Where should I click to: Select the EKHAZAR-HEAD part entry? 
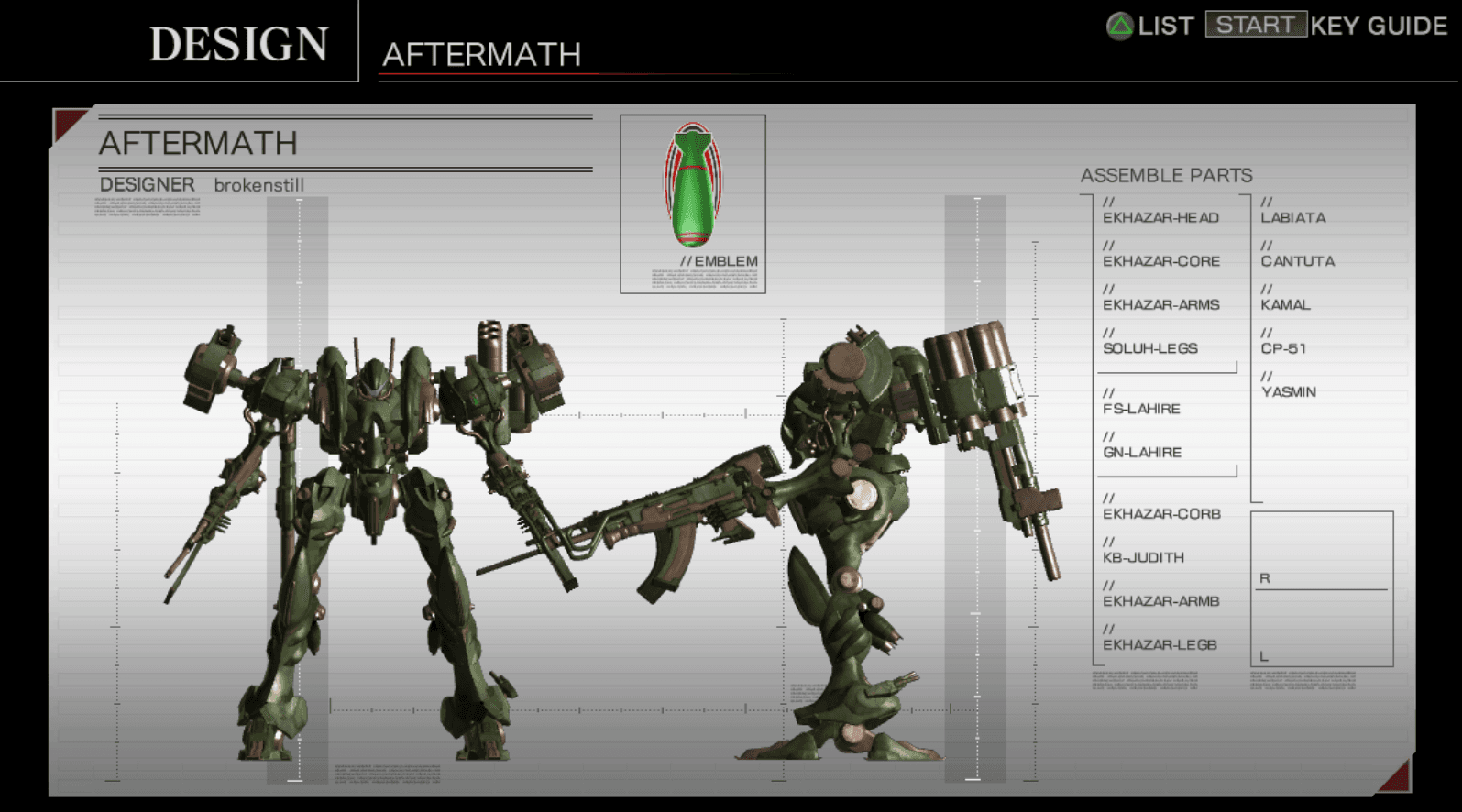1160,217
